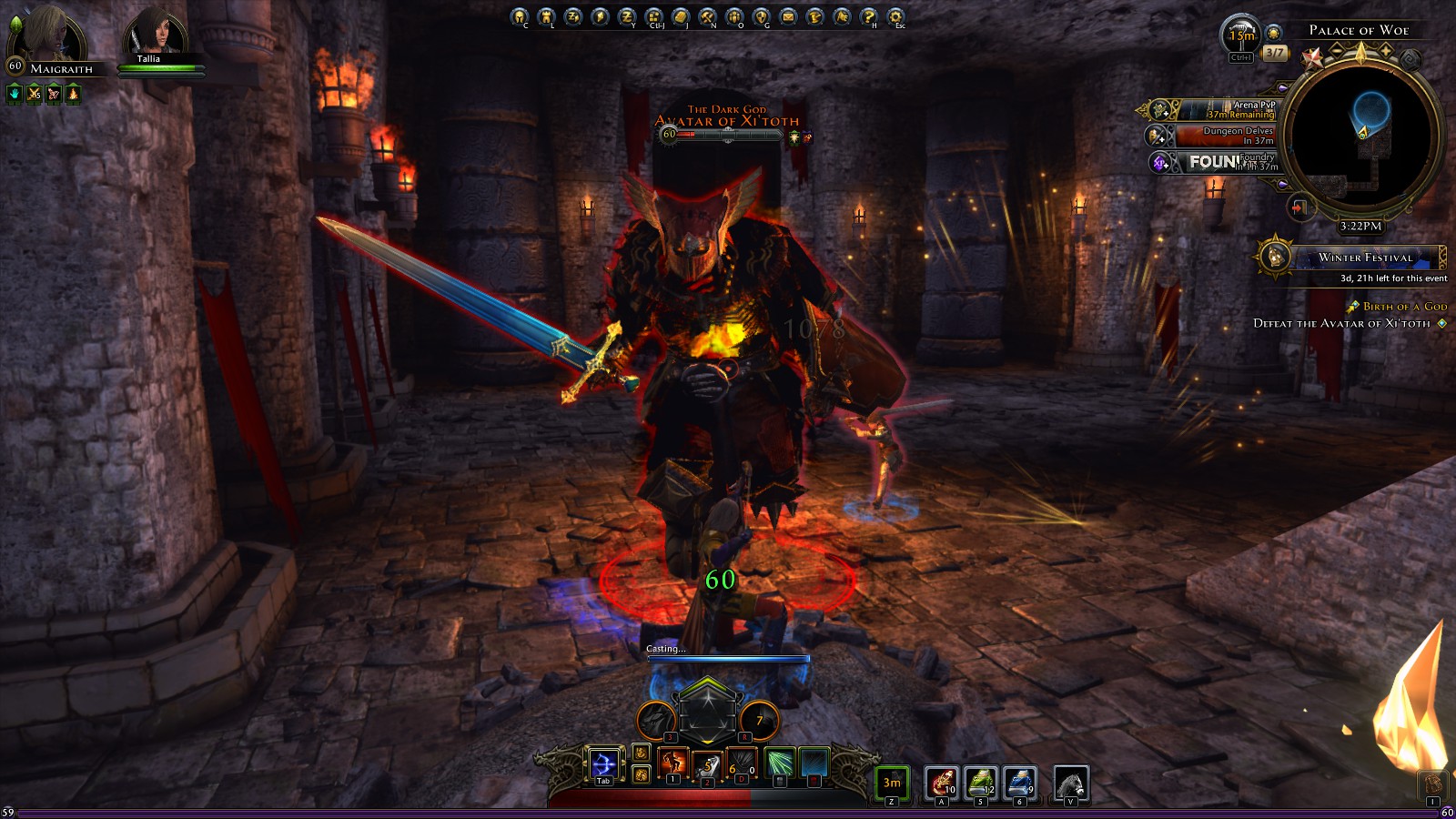Open the mail envelope icon

click(788, 15)
